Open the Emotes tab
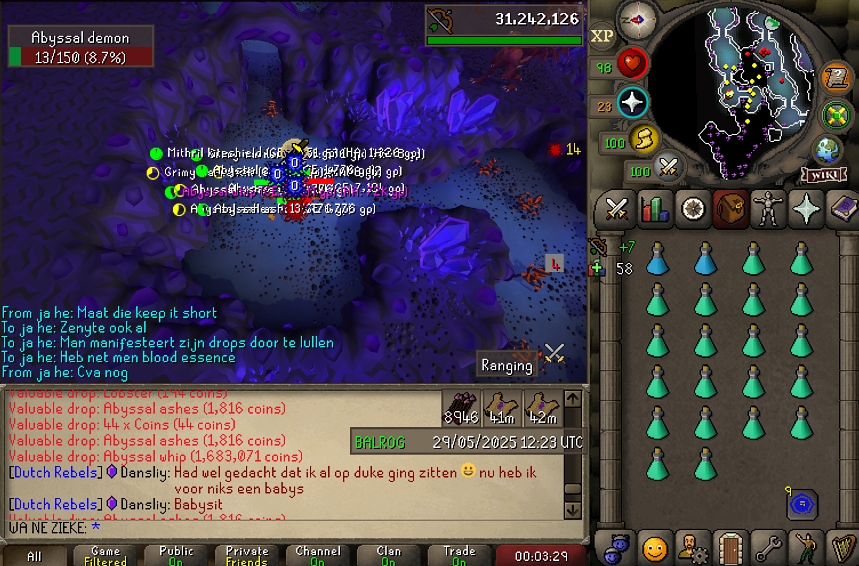Image resolution: width=859 pixels, height=566 pixels. tap(805, 548)
